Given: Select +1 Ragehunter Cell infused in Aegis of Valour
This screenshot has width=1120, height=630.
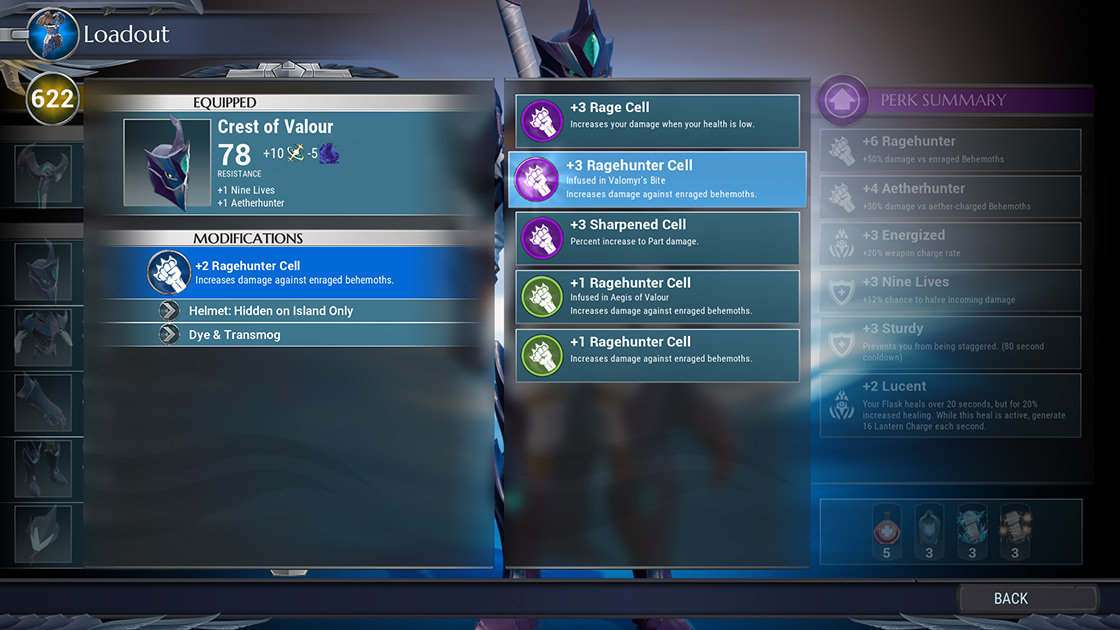Looking at the screenshot, I should click(x=657, y=296).
